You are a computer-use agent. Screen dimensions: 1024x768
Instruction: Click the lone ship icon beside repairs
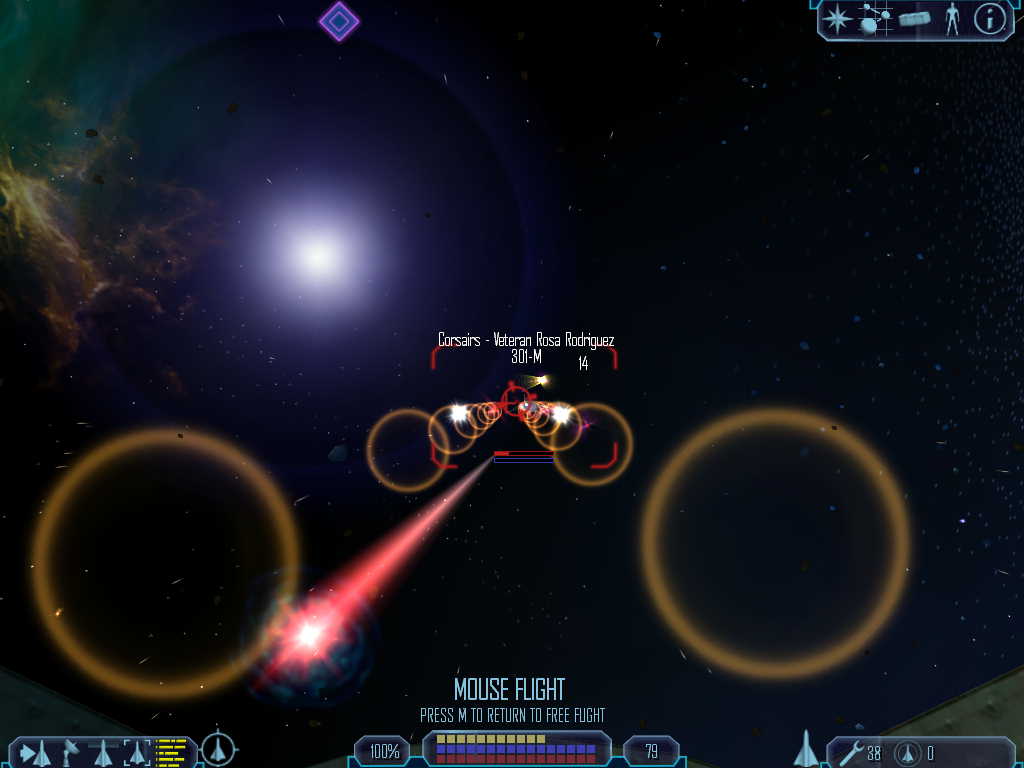coord(806,749)
